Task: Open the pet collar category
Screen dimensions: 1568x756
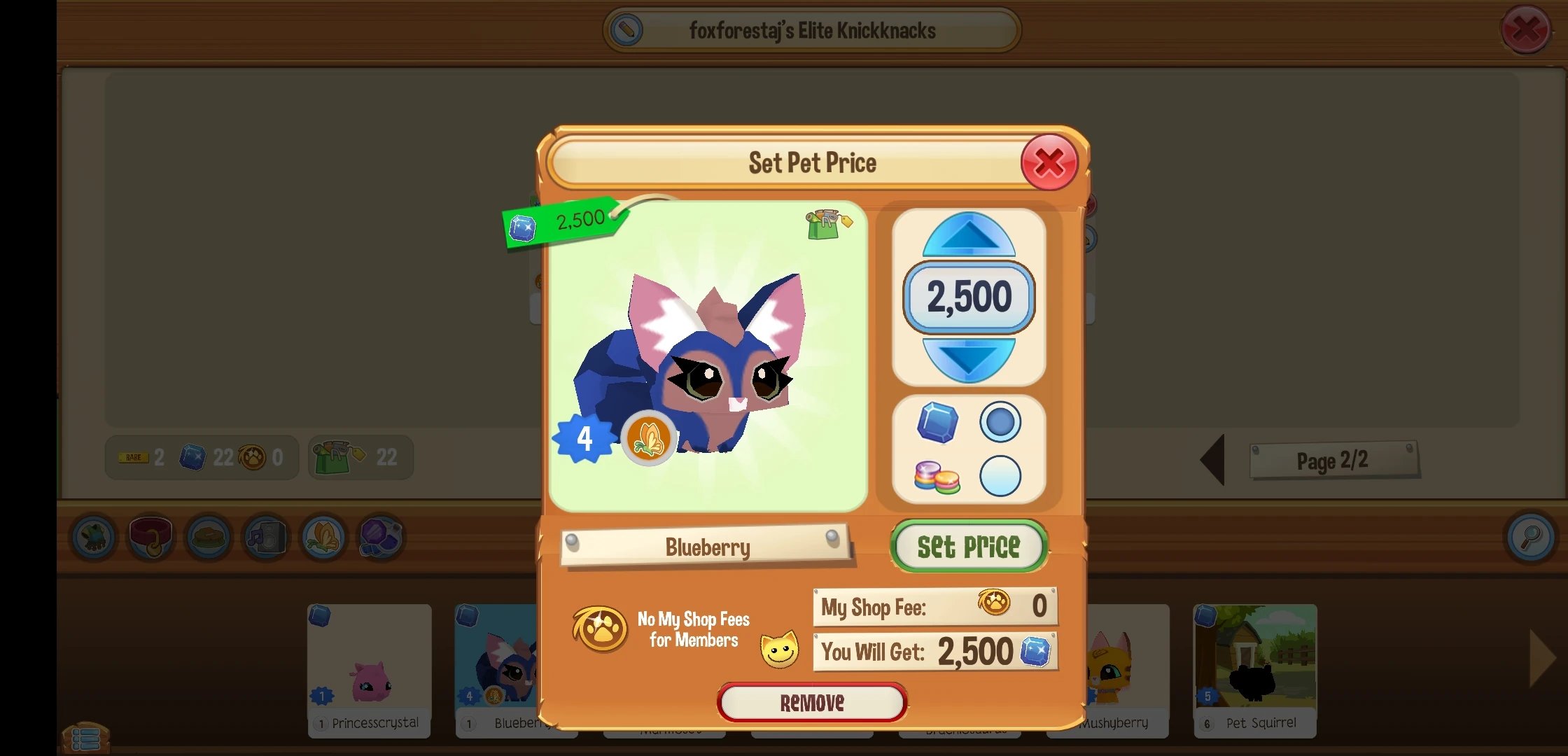Action: (x=150, y=538)
